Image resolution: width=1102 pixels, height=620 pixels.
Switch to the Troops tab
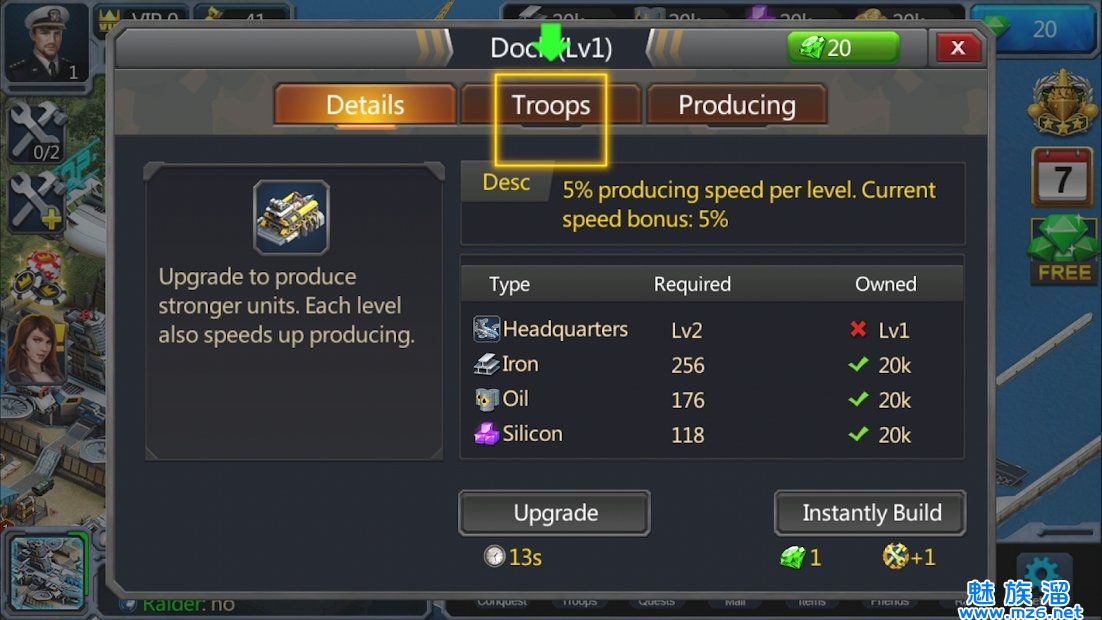(x=551, y=105)
